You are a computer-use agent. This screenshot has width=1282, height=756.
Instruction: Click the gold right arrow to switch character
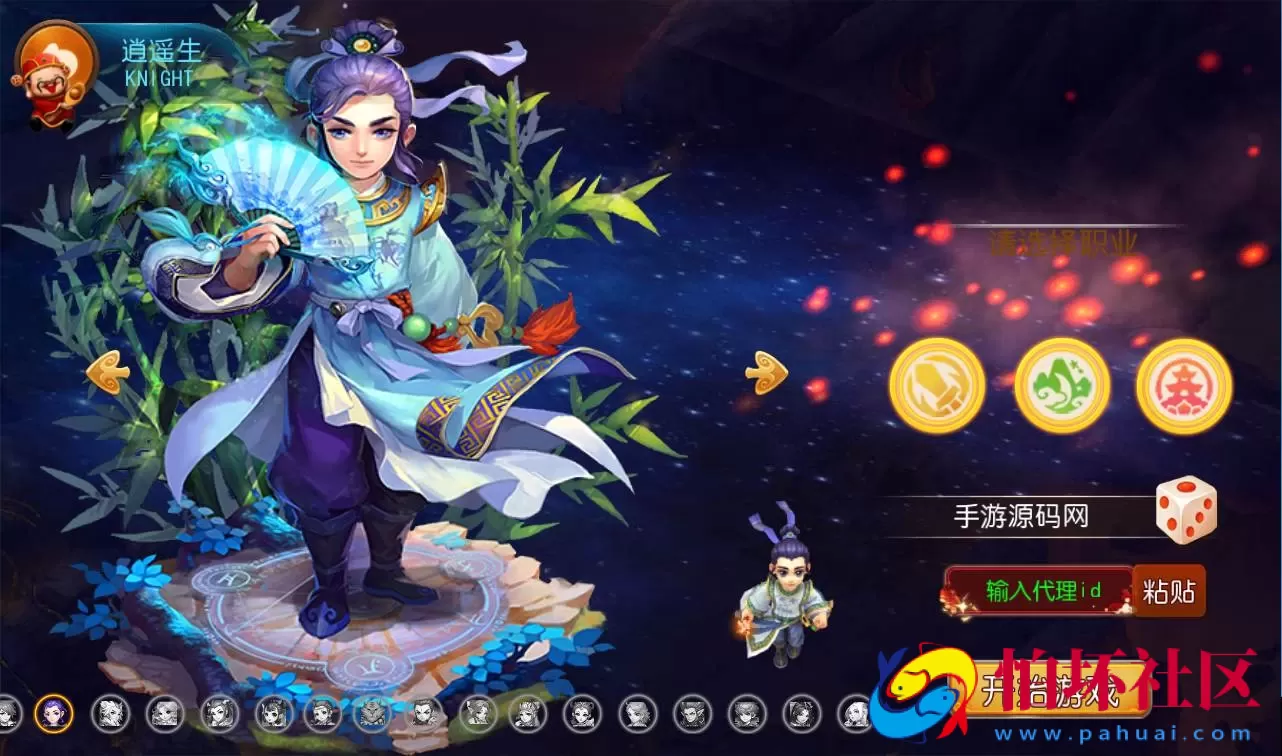pyautogui.click(x=766, y=374)
